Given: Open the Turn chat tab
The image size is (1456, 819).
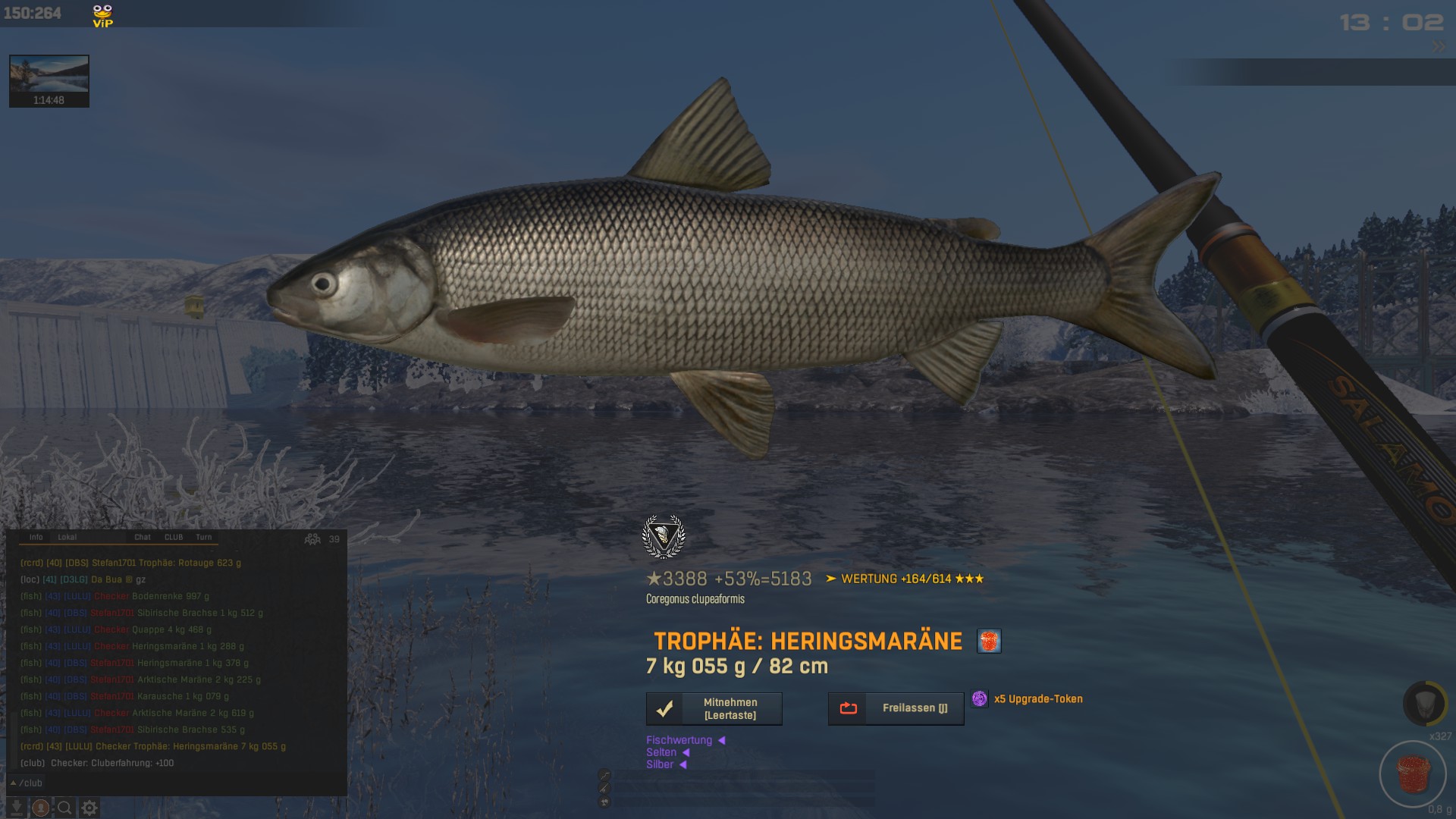Looking at the screenshot, I should pos(204,537).
